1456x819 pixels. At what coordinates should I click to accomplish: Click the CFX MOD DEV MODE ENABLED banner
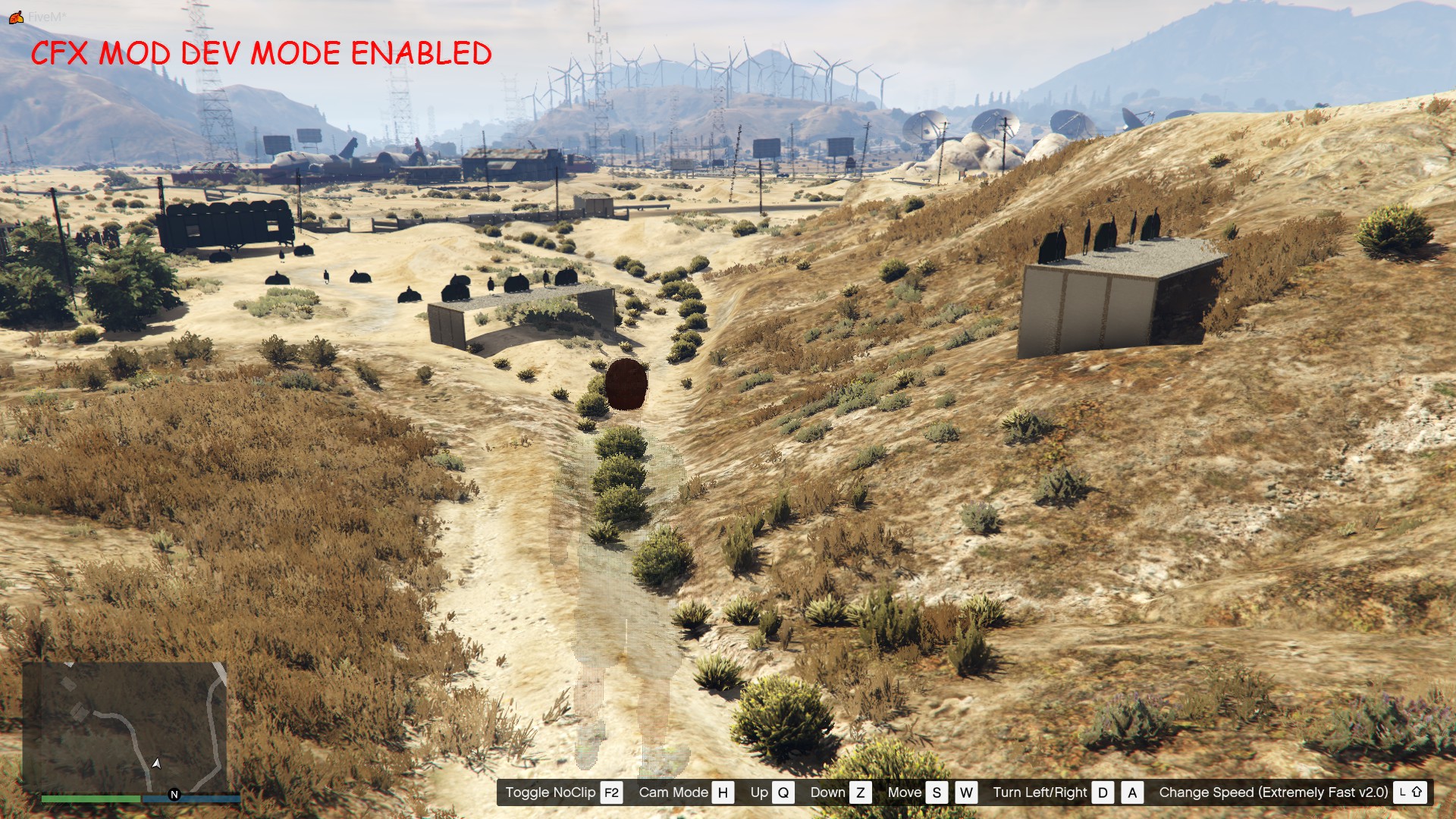[x=264, y=53]
